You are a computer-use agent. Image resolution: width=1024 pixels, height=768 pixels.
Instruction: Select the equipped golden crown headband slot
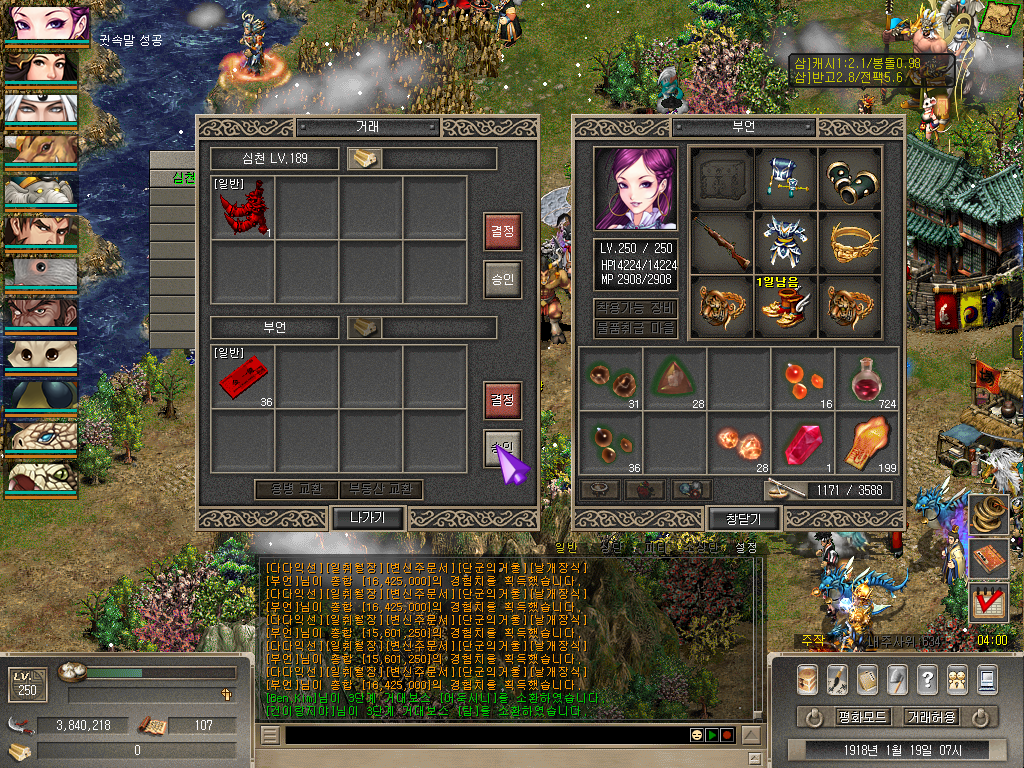tap(850, 243)
